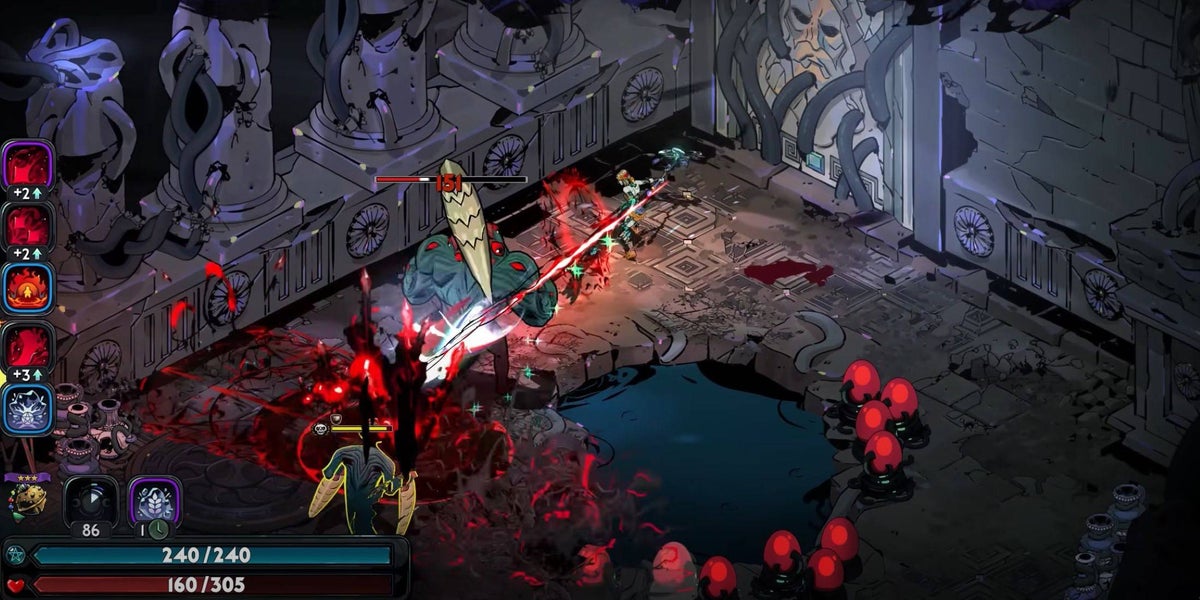Screen dimensions: 1200x600
Task: Inspect the golden three-star keepsake icon
Action: pyautogui.click(x=26, y=498)
